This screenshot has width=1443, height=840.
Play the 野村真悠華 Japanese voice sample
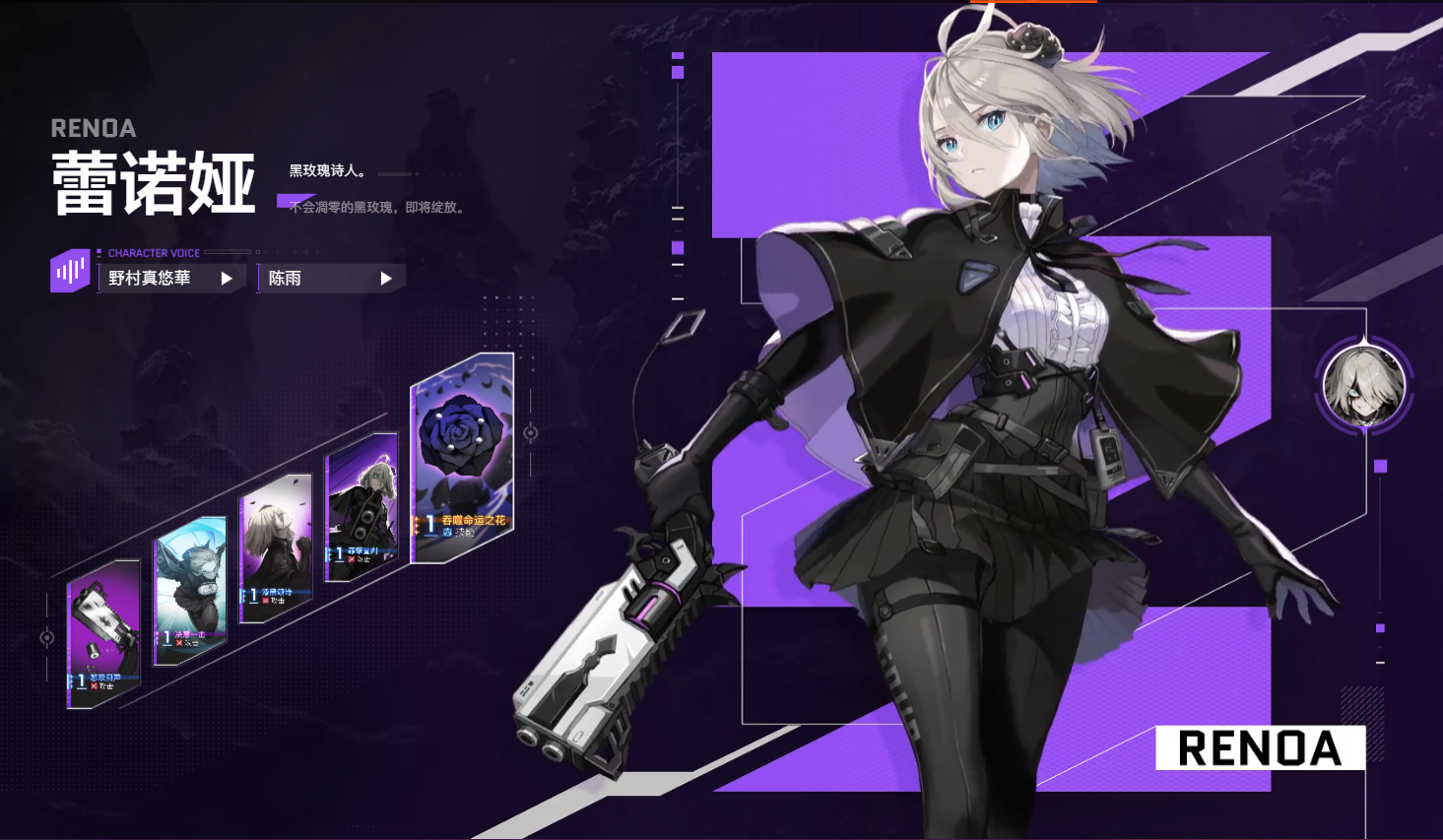point(226,279)
